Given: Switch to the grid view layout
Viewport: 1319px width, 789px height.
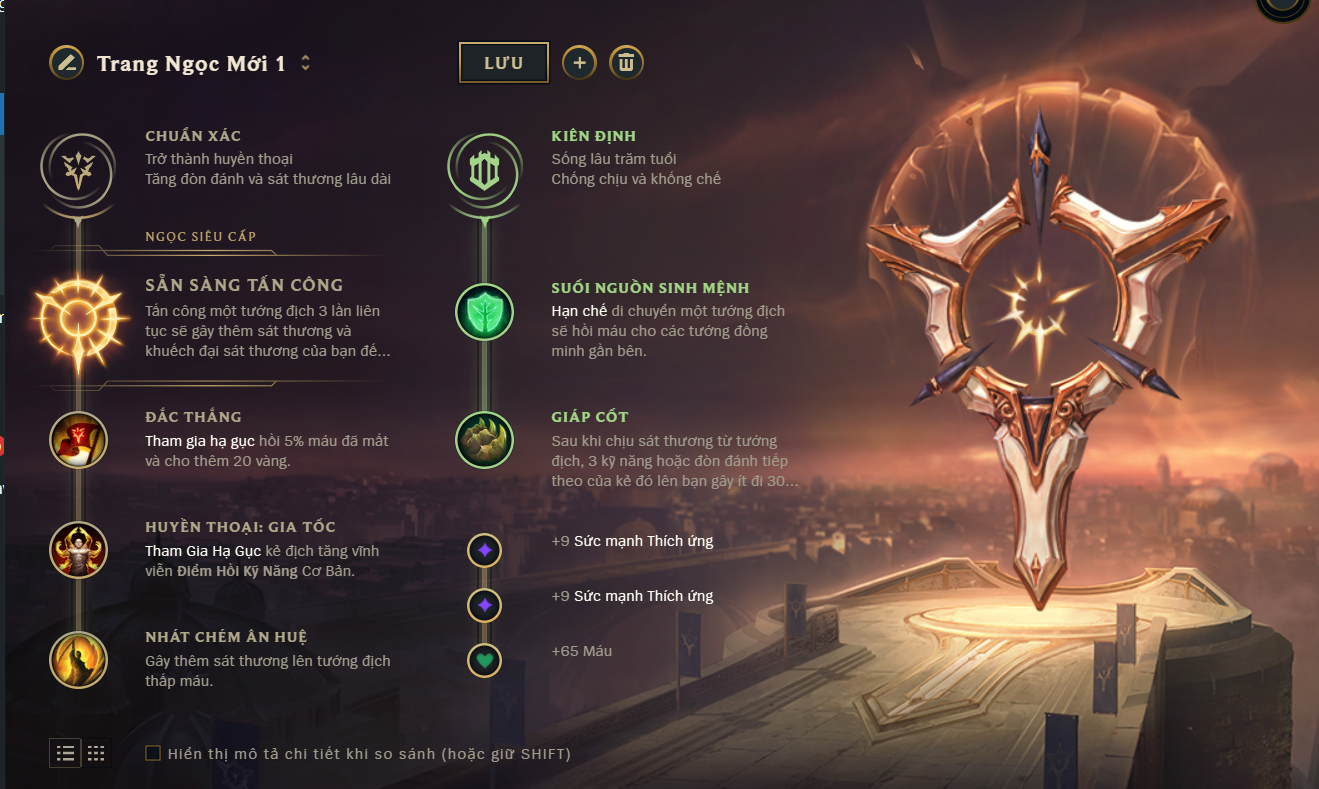Looking at the screenshot, I should click(x=96, y=753).
